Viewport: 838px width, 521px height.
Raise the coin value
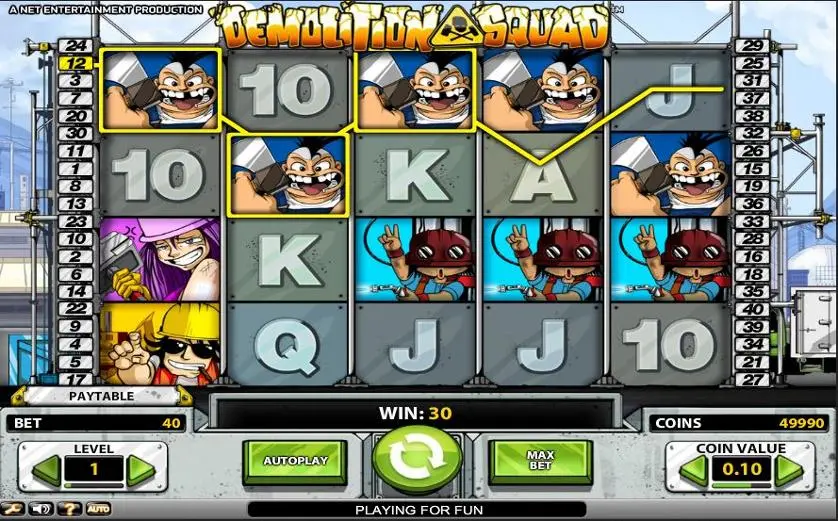pyautogui.click(x=788, y=470)
